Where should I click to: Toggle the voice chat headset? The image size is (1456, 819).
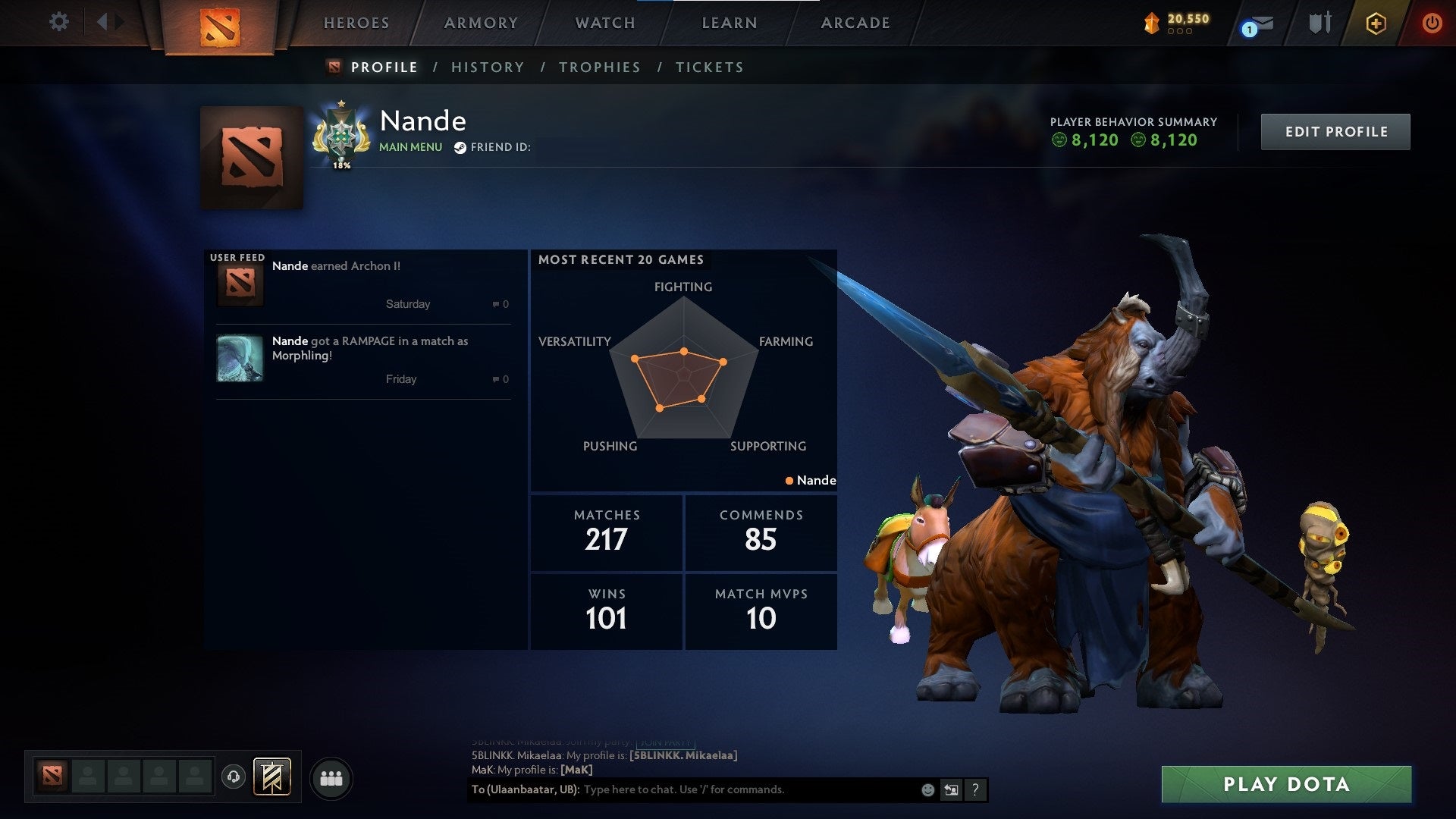[235, 777]
